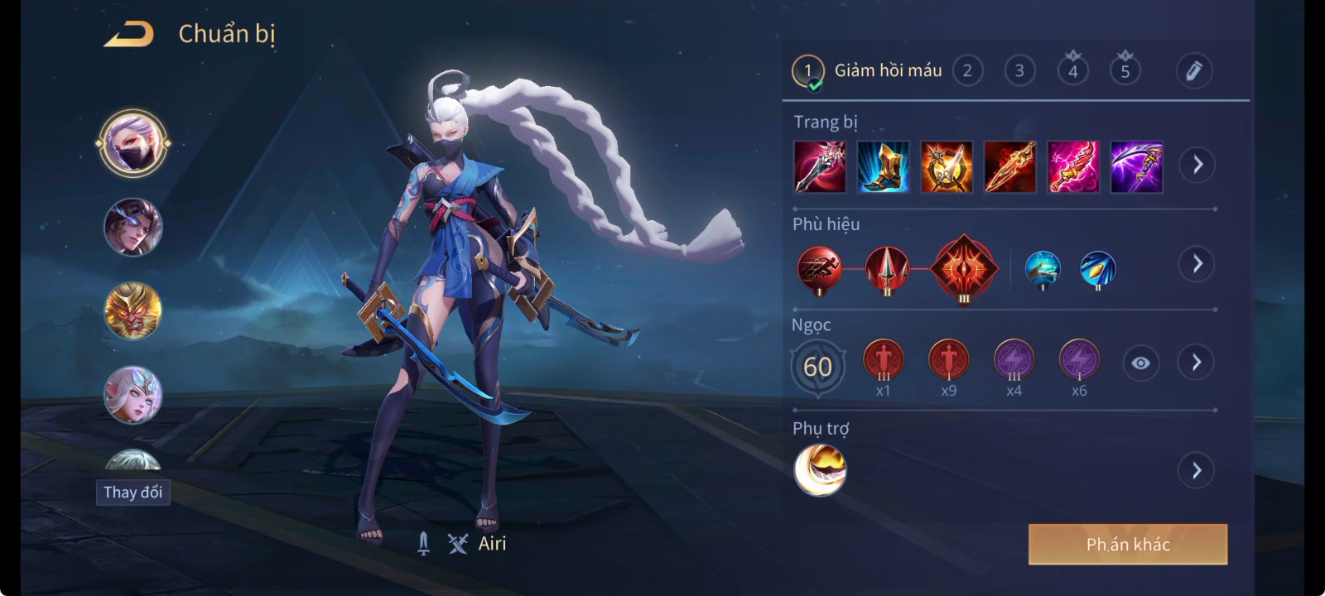This screenshot has width=1325, height=596.
Task: Open the Trang bị equipment details arrow
Action: (1196, 165)
